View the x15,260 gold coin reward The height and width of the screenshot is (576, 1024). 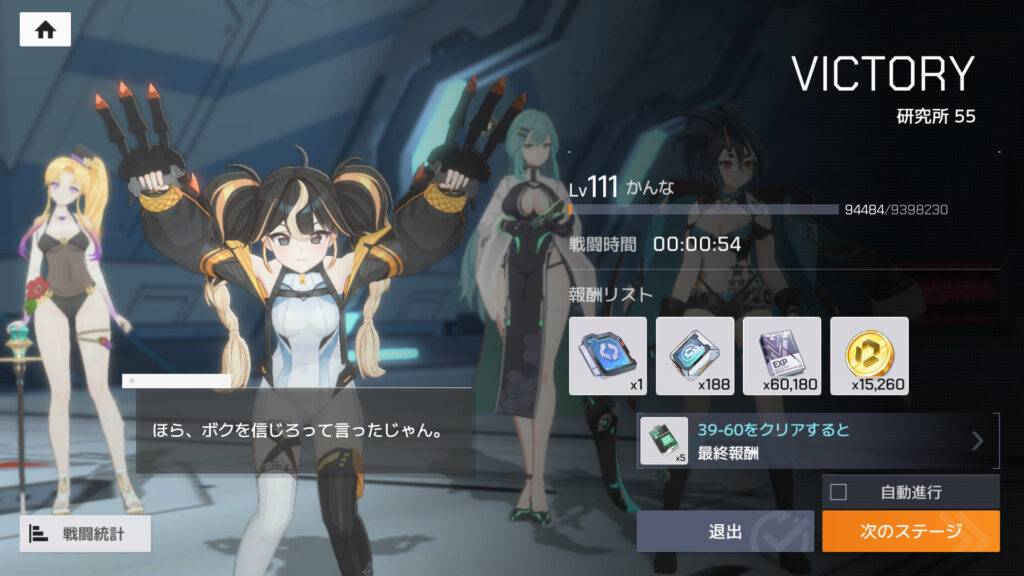point(869,356)
